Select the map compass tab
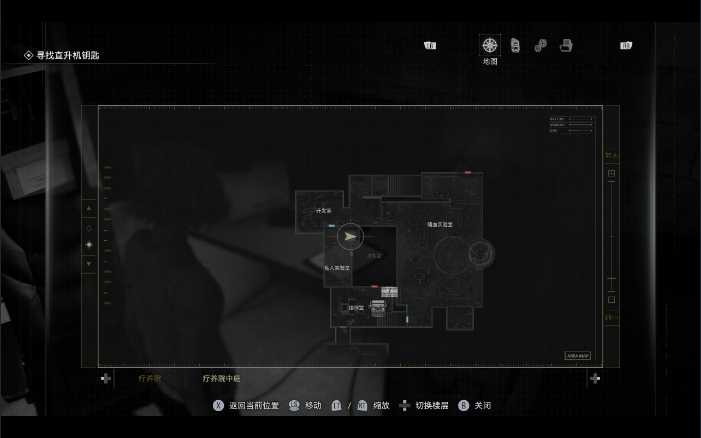The image size is (701, 438). (x=489, y=45)
